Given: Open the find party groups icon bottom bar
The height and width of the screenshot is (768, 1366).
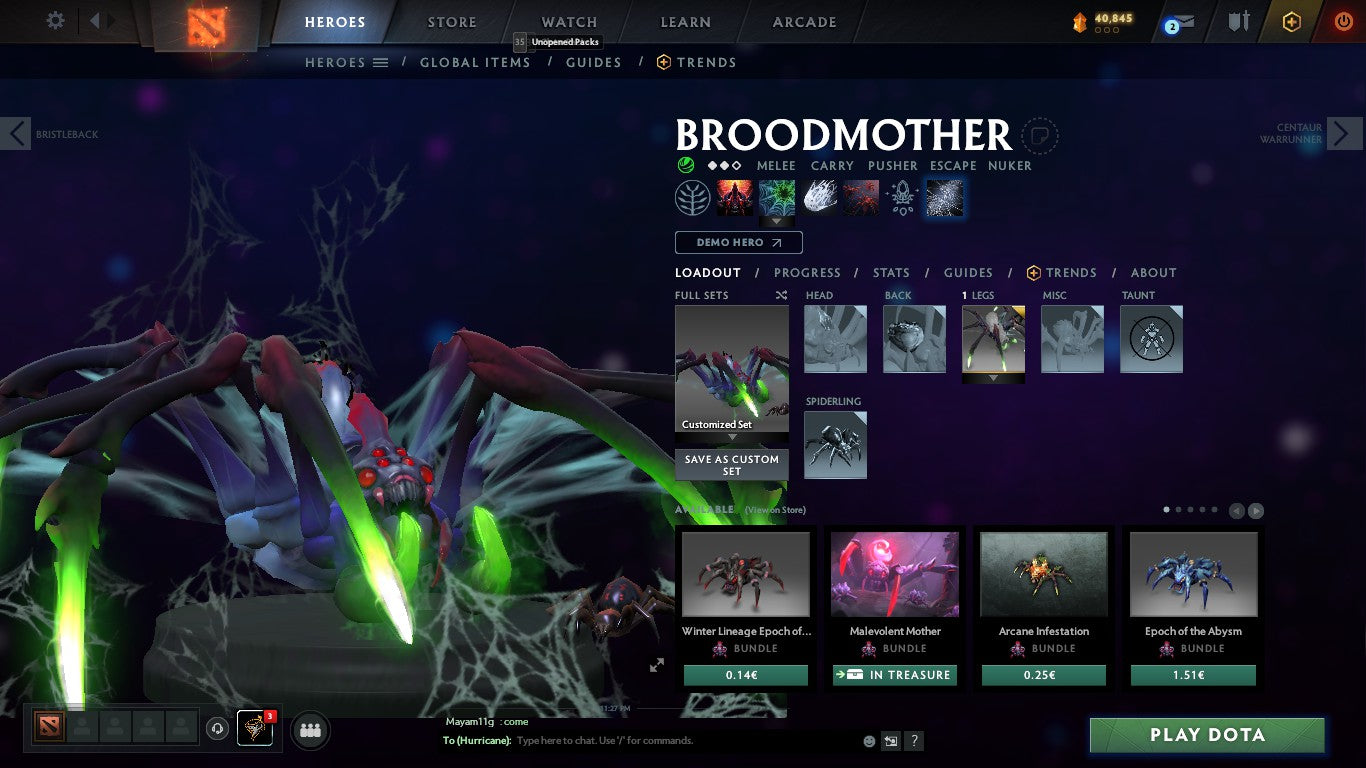Looking at the screenshot, I should [310, 731].
